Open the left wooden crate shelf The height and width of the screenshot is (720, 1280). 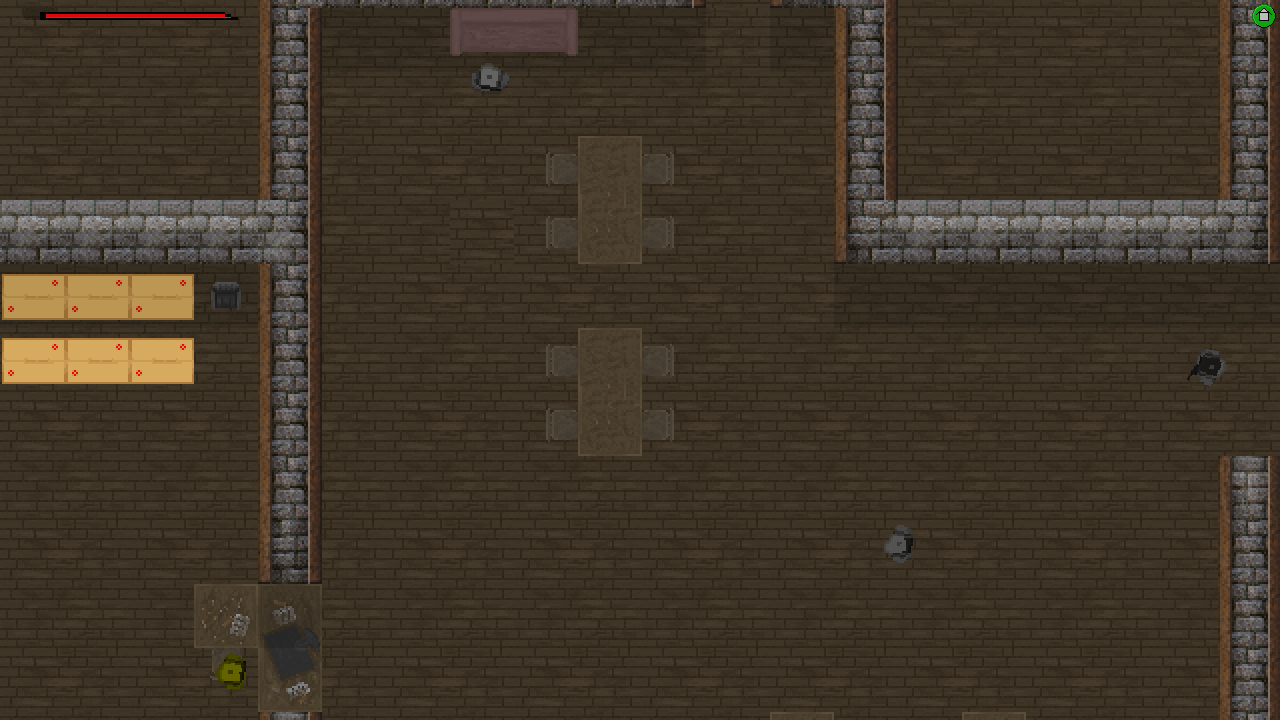(x=96, y=296)
